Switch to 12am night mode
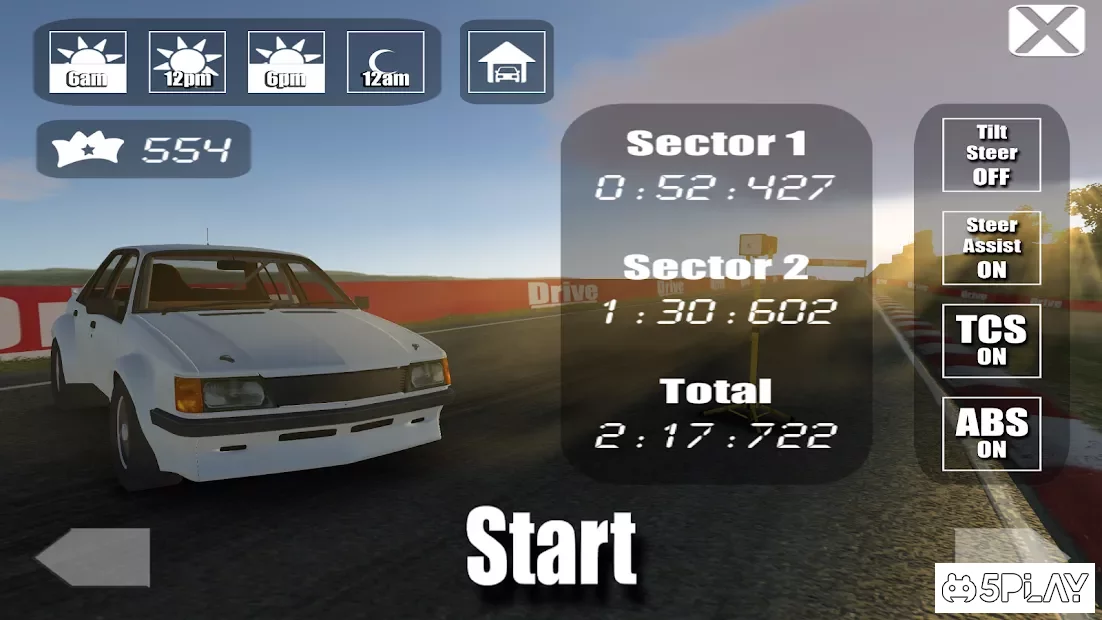 tap(385, 62)
